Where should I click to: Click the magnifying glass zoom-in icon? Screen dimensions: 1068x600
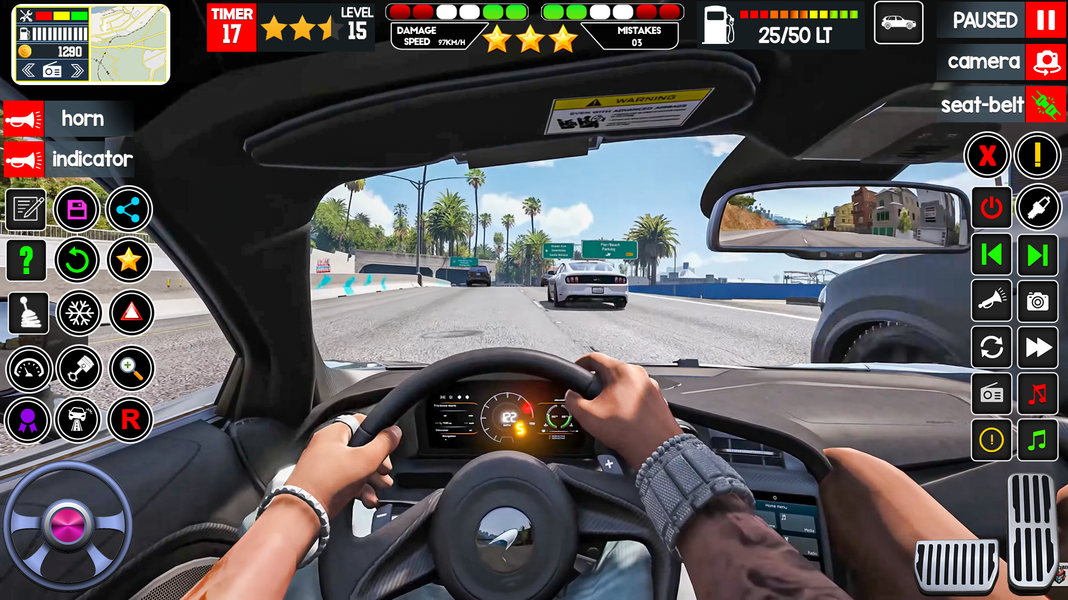pos(130,368)
